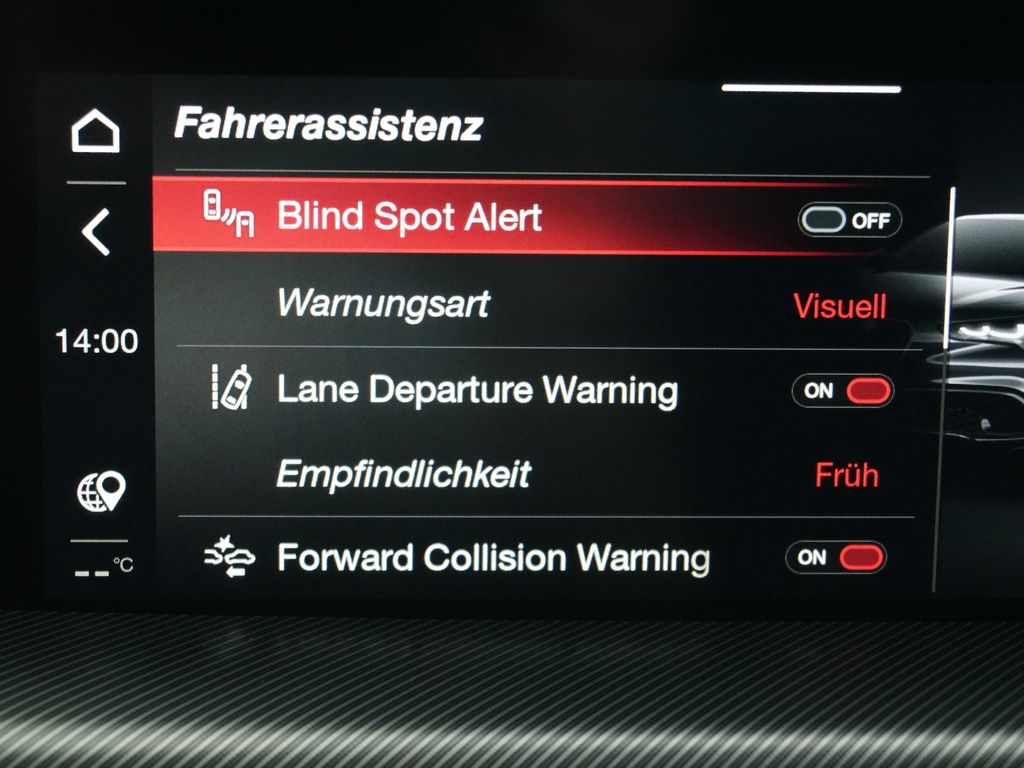Viewport: 1024px width, 768px height.
Task: Toggle the Blind Spot Alert switch
Action: pos(849,220)
